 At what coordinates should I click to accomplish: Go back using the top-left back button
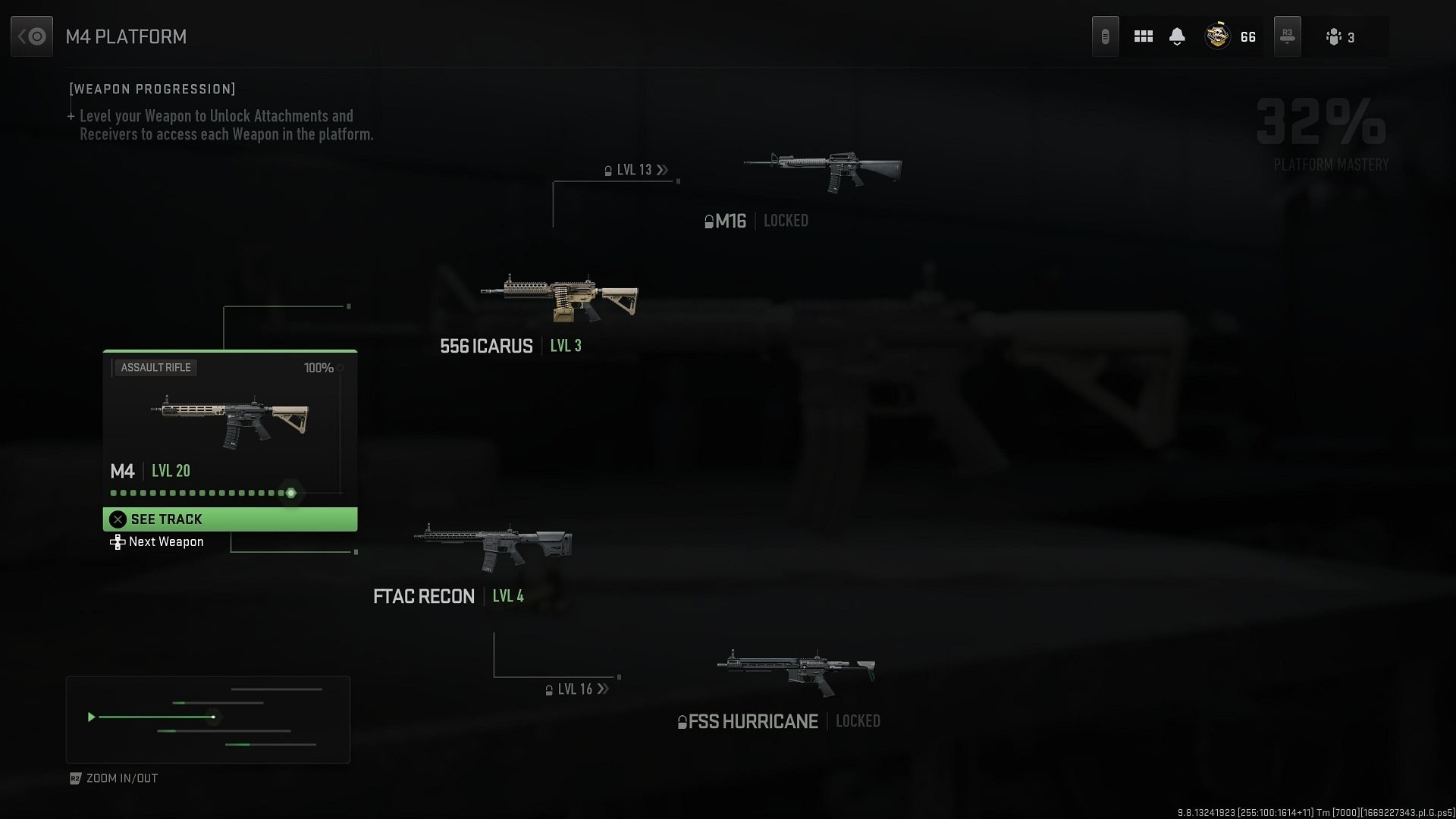32,36
